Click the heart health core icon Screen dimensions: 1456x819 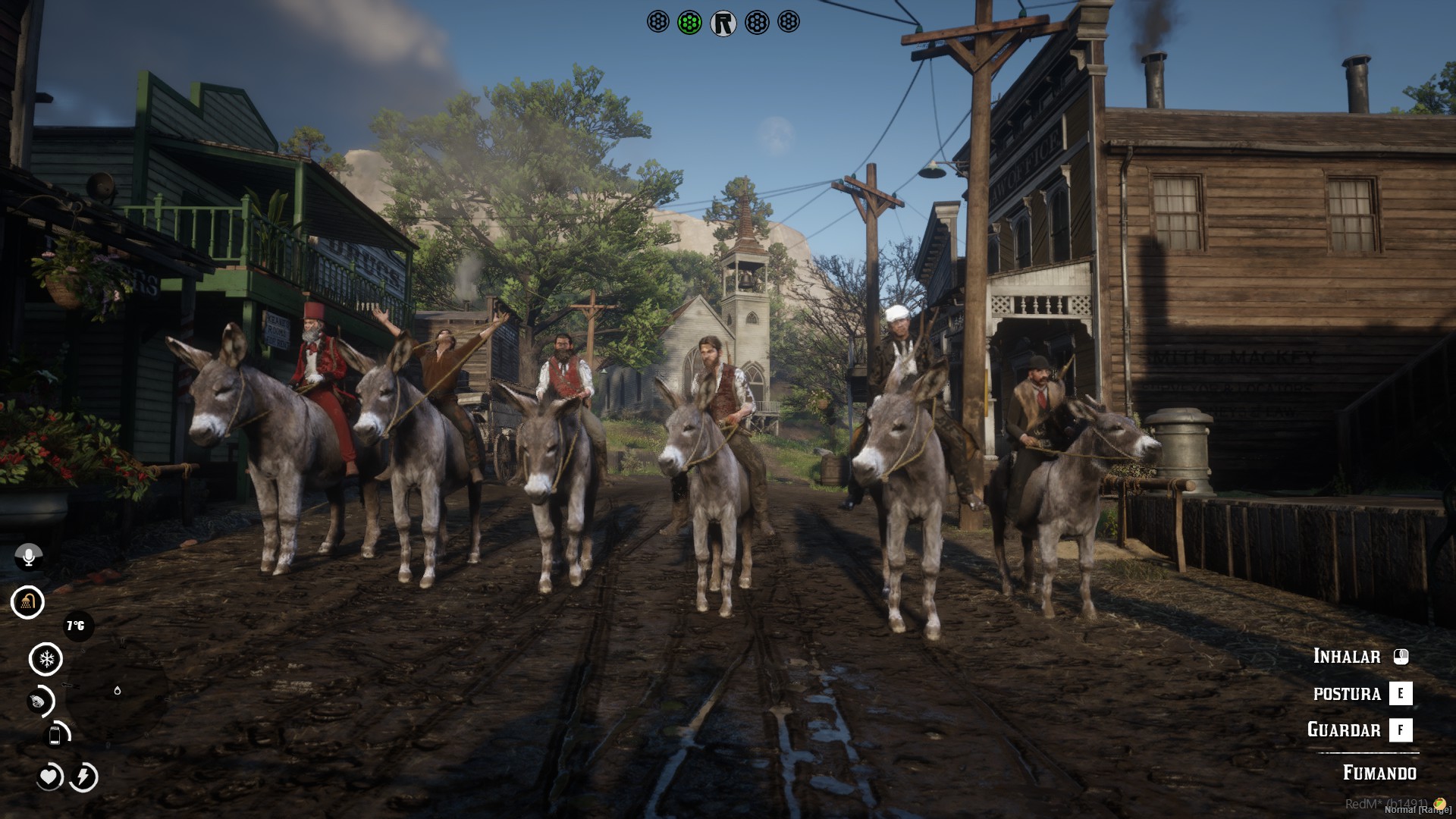[x=49, y=777]
